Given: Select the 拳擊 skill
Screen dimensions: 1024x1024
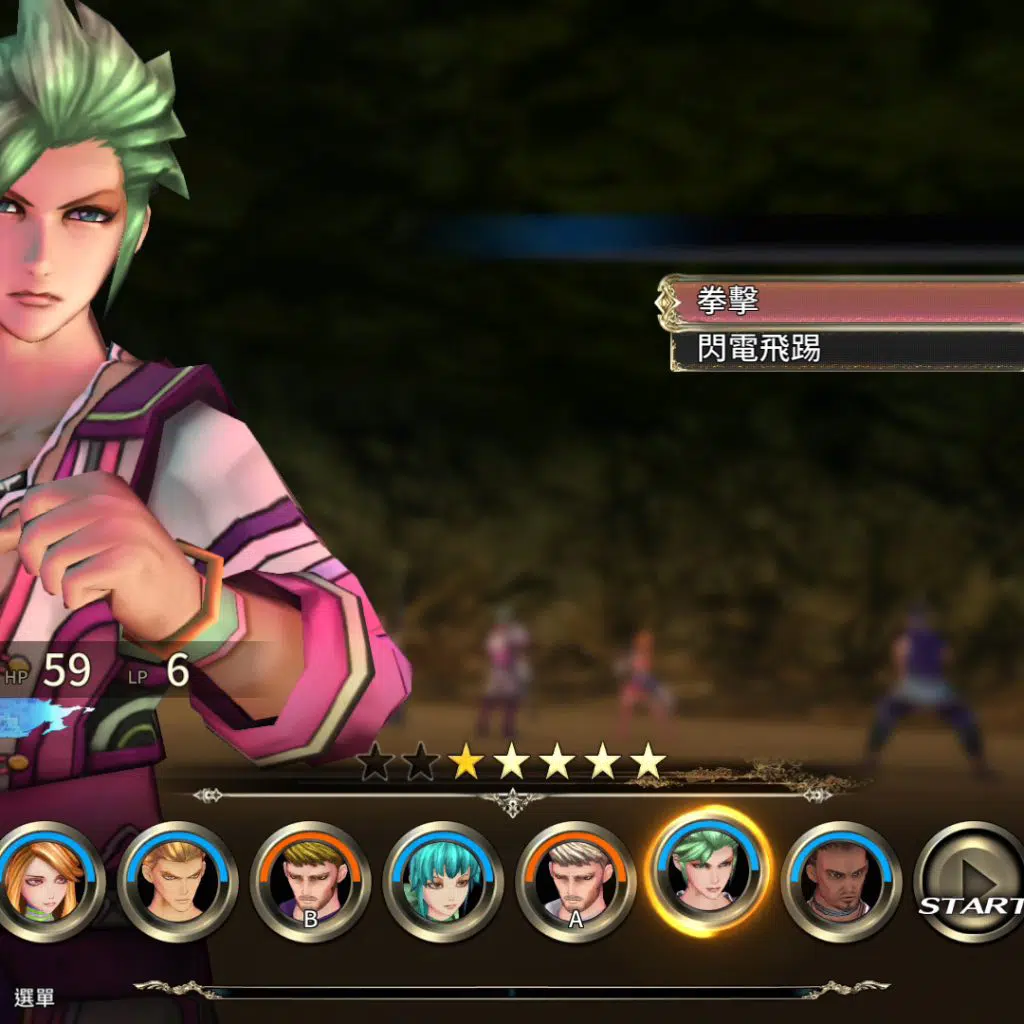Looking at the screenshot, I should pyautogui.click(x=845, y=301).
